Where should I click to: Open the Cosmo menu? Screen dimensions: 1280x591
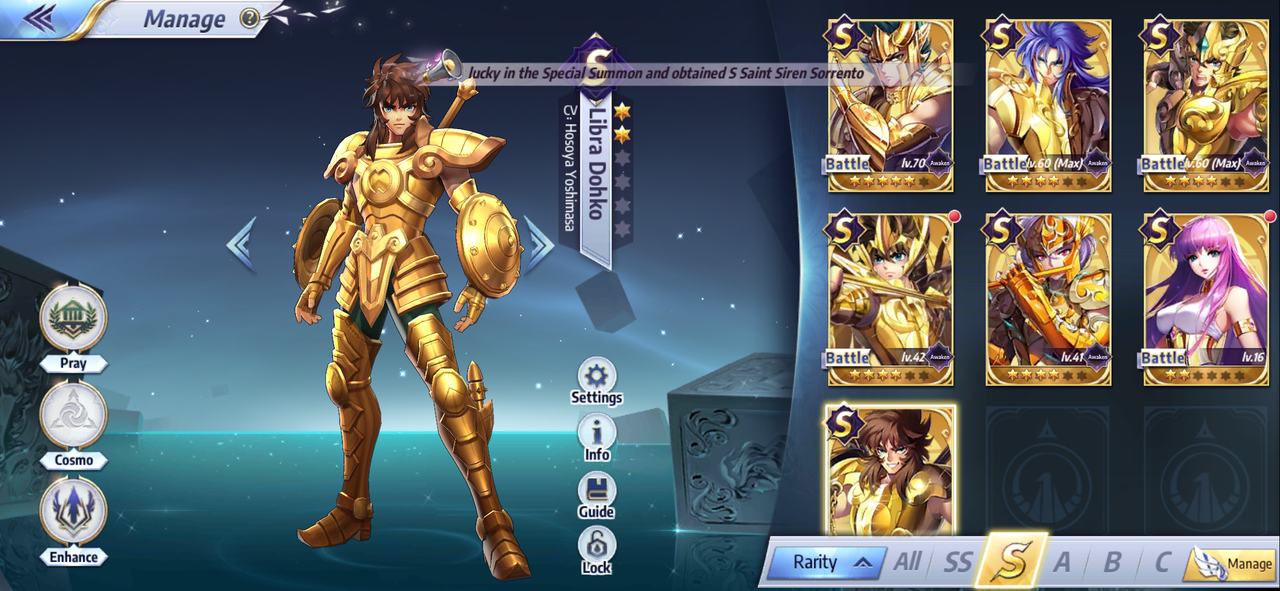coord(73,415)
